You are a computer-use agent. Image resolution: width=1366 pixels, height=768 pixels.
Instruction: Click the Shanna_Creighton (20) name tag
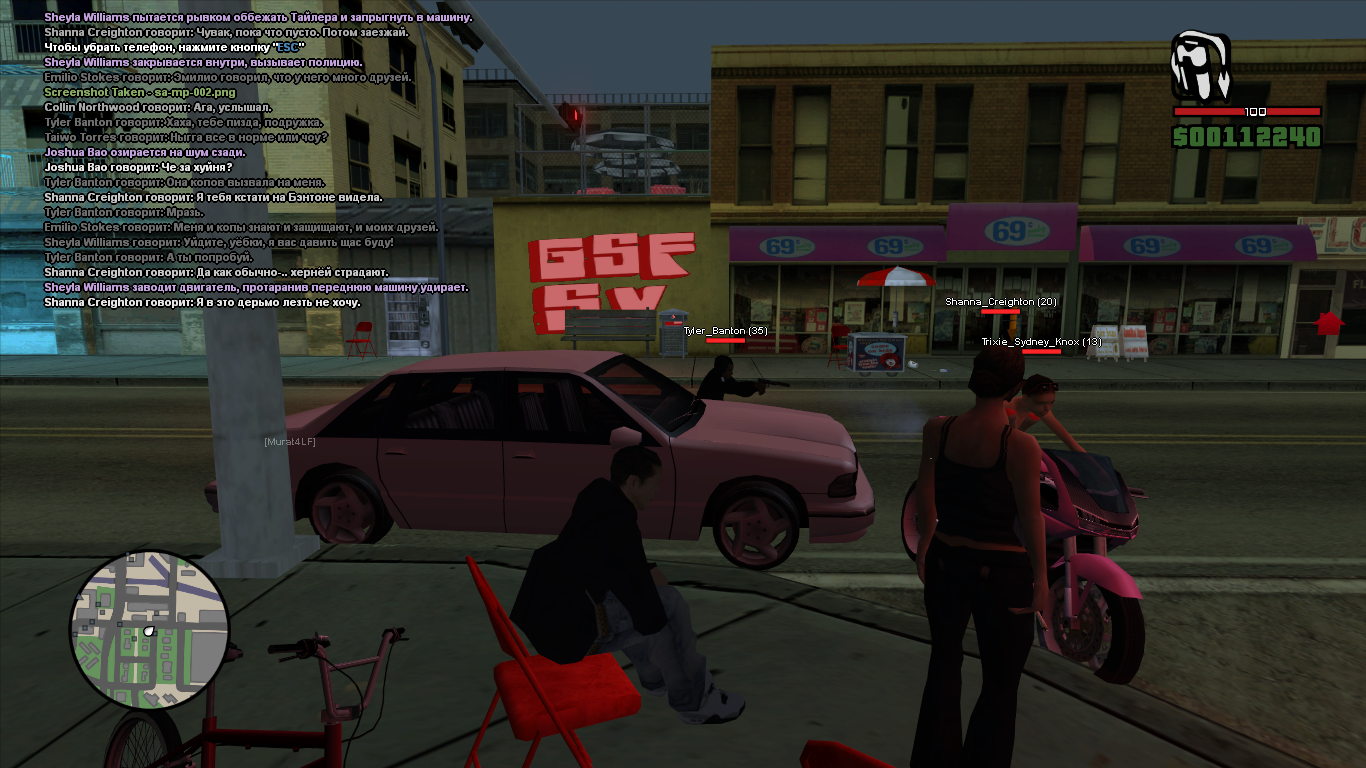[x=1000, y=301]
